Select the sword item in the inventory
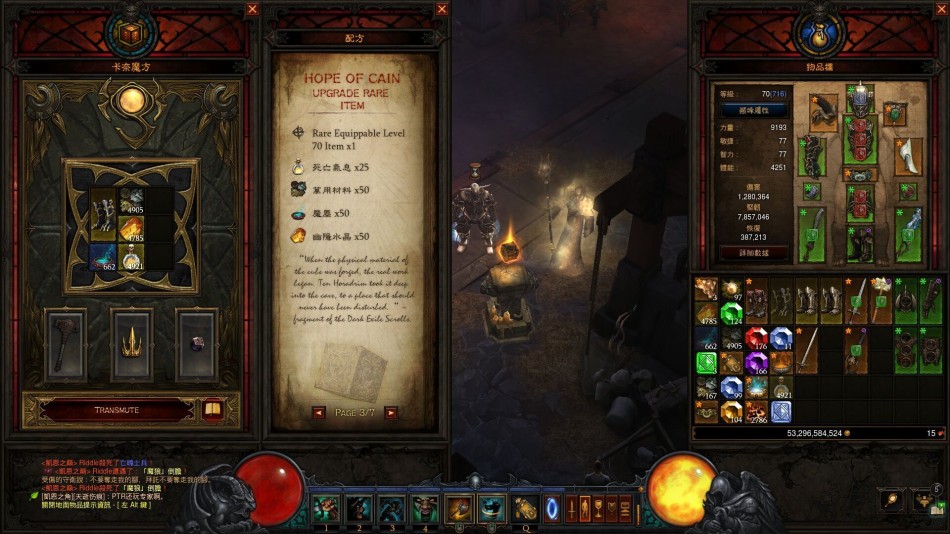 pyautogui.click(x=806, y=350)
